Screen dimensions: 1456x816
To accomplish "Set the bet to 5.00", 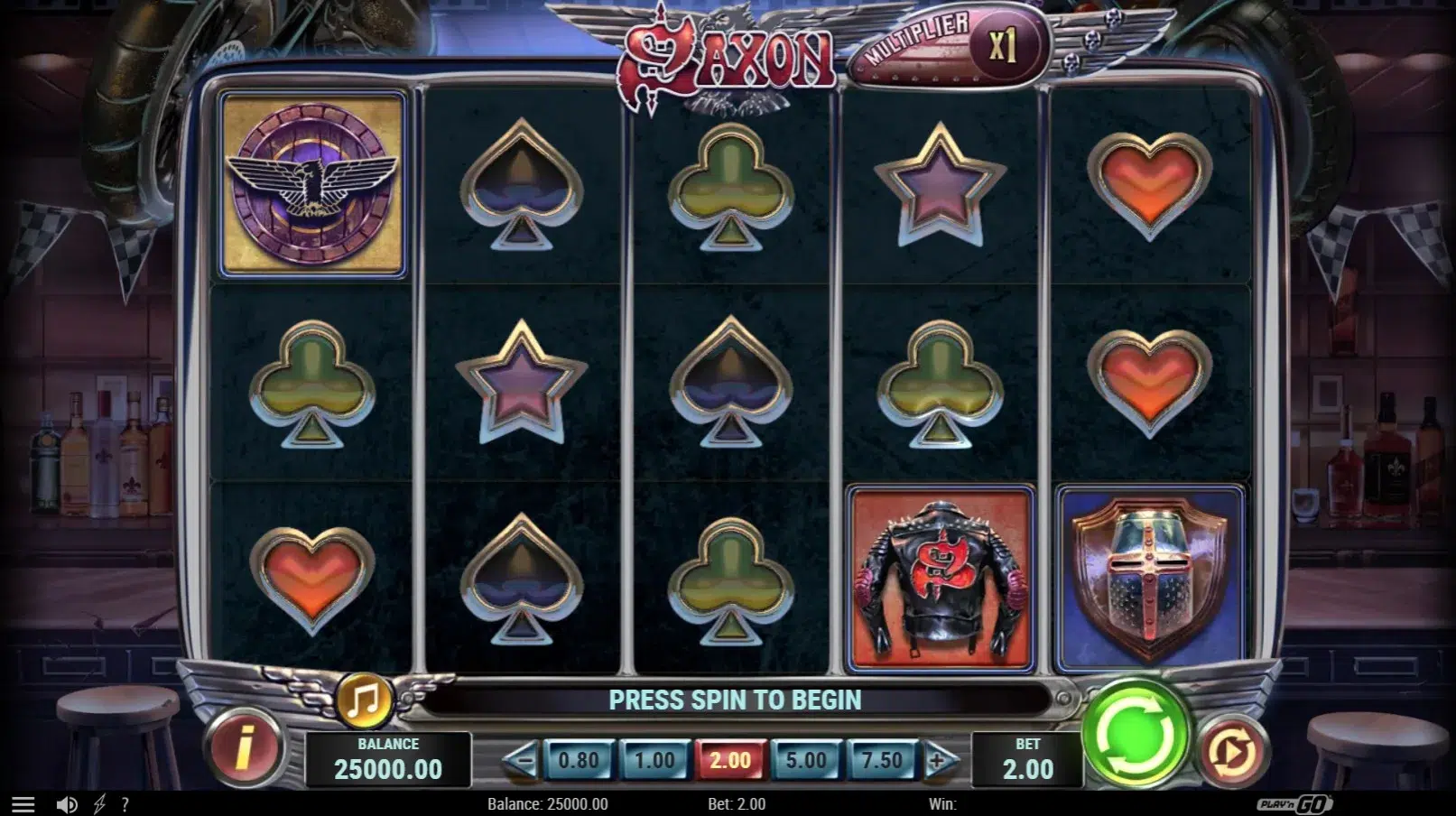I will pos(805,761).
